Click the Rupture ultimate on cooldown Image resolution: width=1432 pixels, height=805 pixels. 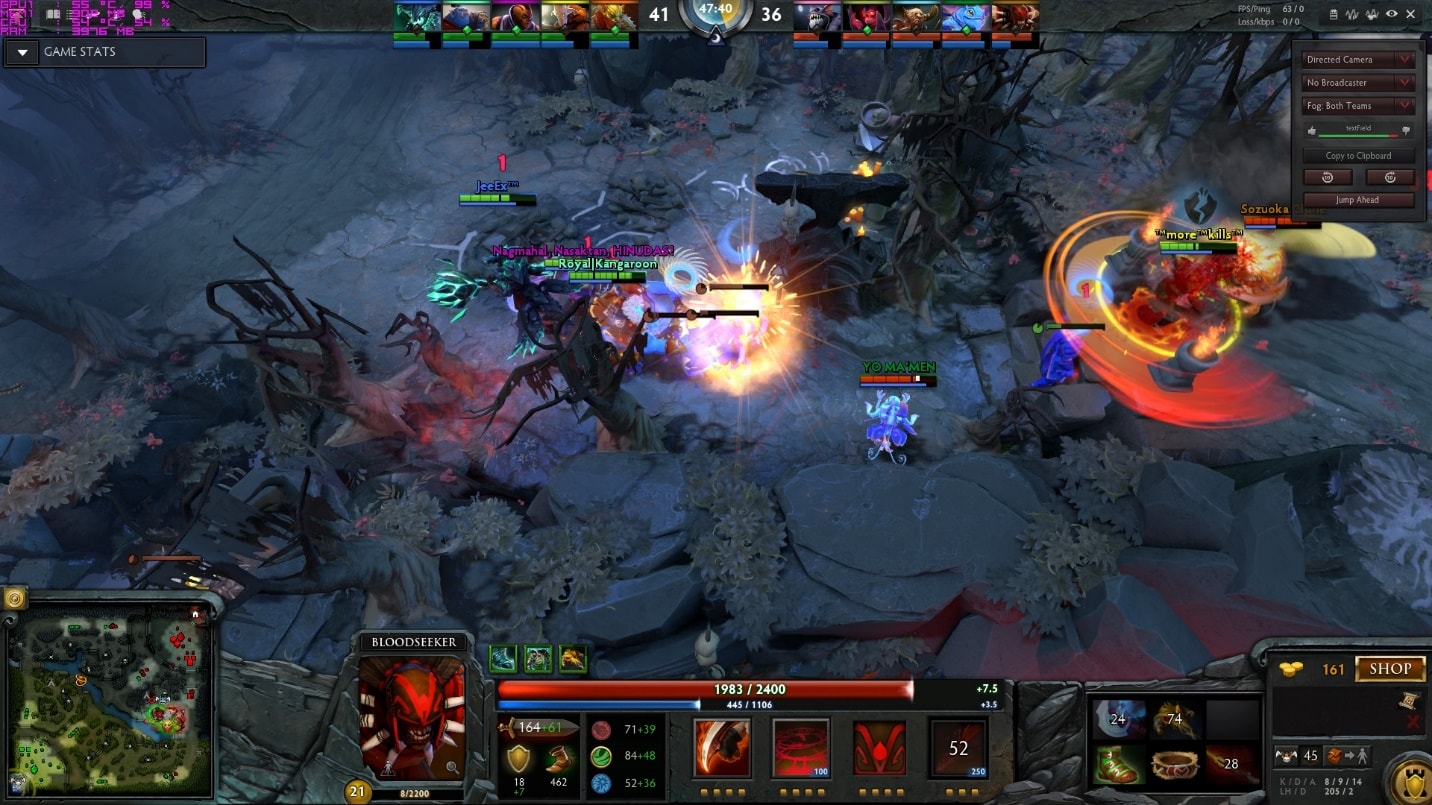coord(958,748)
